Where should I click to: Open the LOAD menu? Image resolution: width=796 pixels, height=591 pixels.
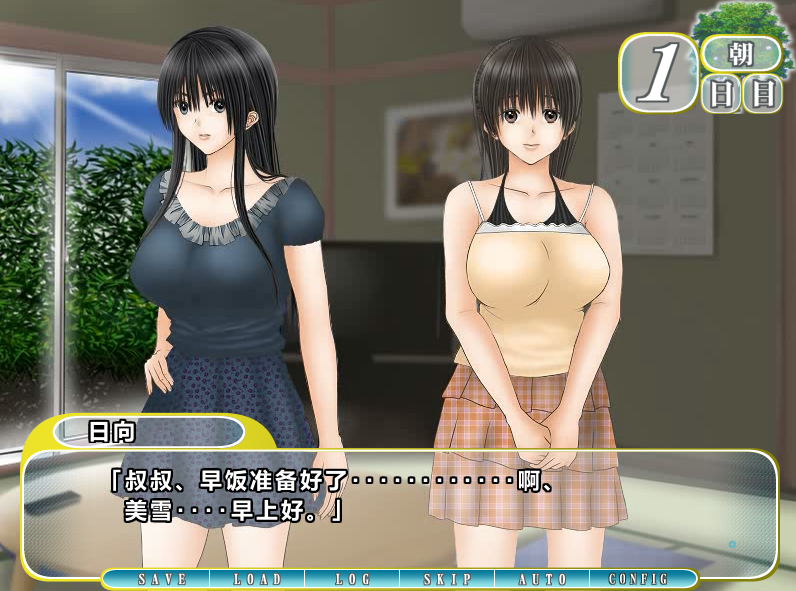(x=257, y=579)
